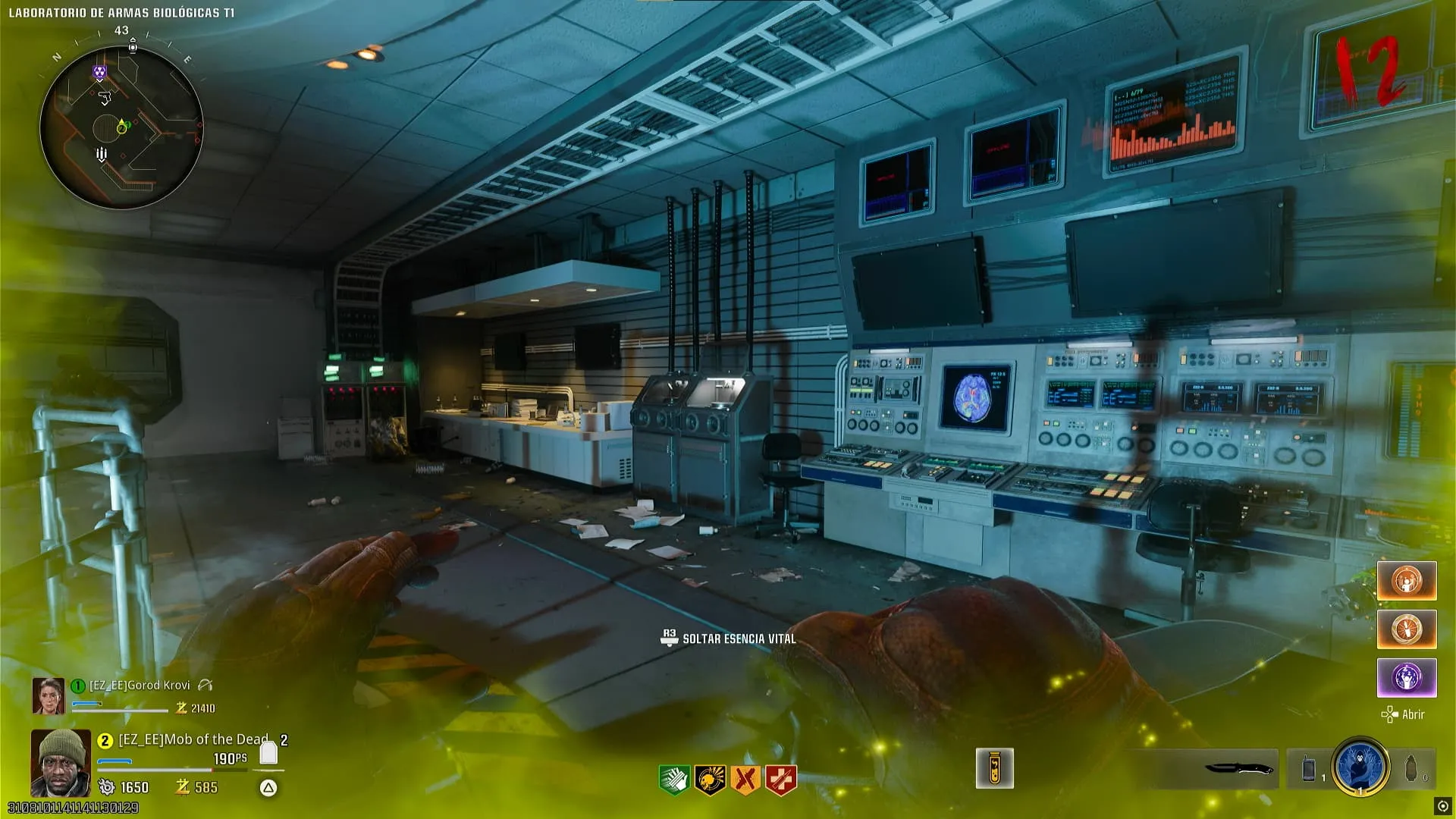Select the orange crossed-bullets perk icon

pyautogui.click(x=745, y=779)
